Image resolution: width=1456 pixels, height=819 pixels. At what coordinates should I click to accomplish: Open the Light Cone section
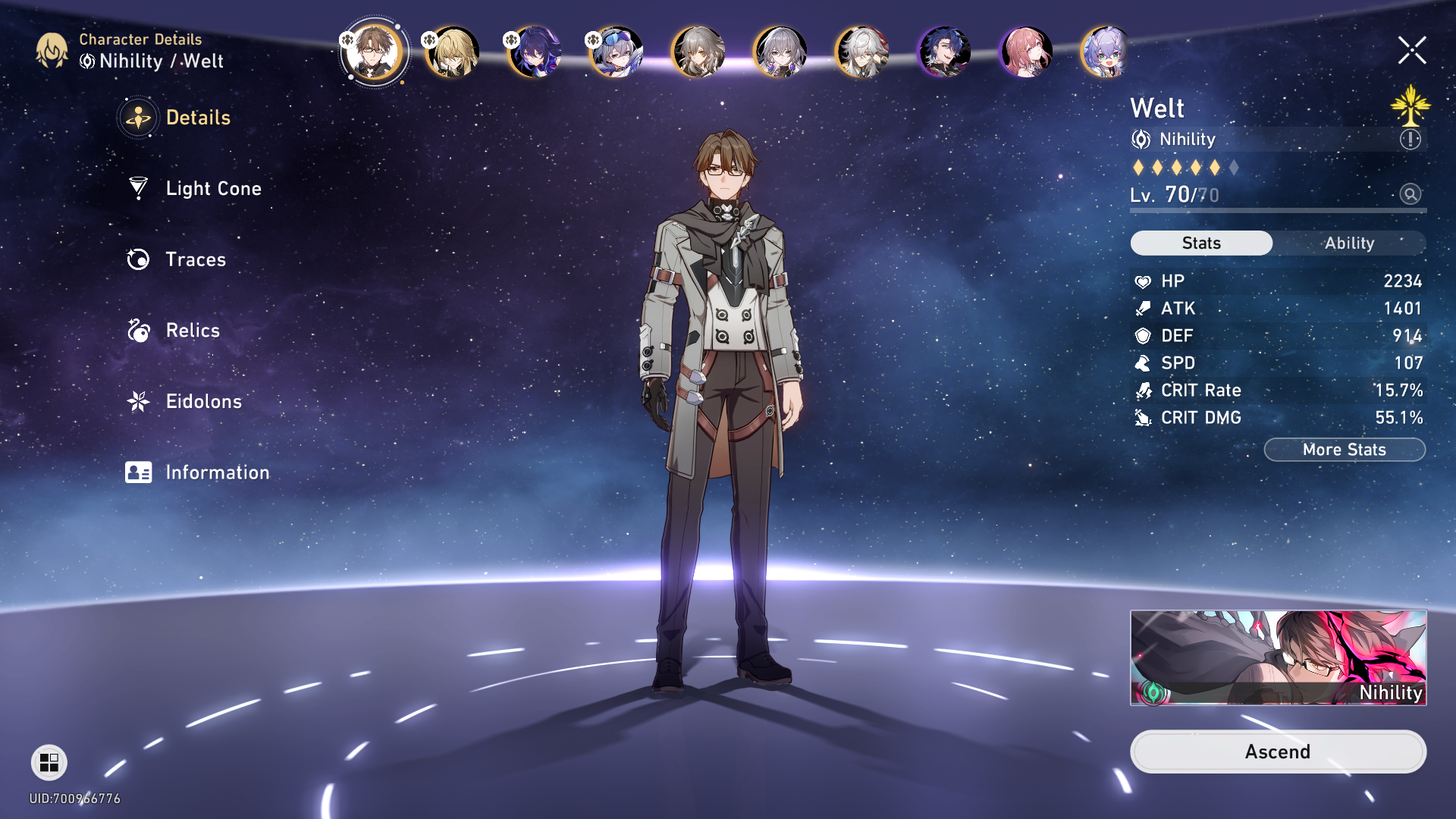(212, 189)
